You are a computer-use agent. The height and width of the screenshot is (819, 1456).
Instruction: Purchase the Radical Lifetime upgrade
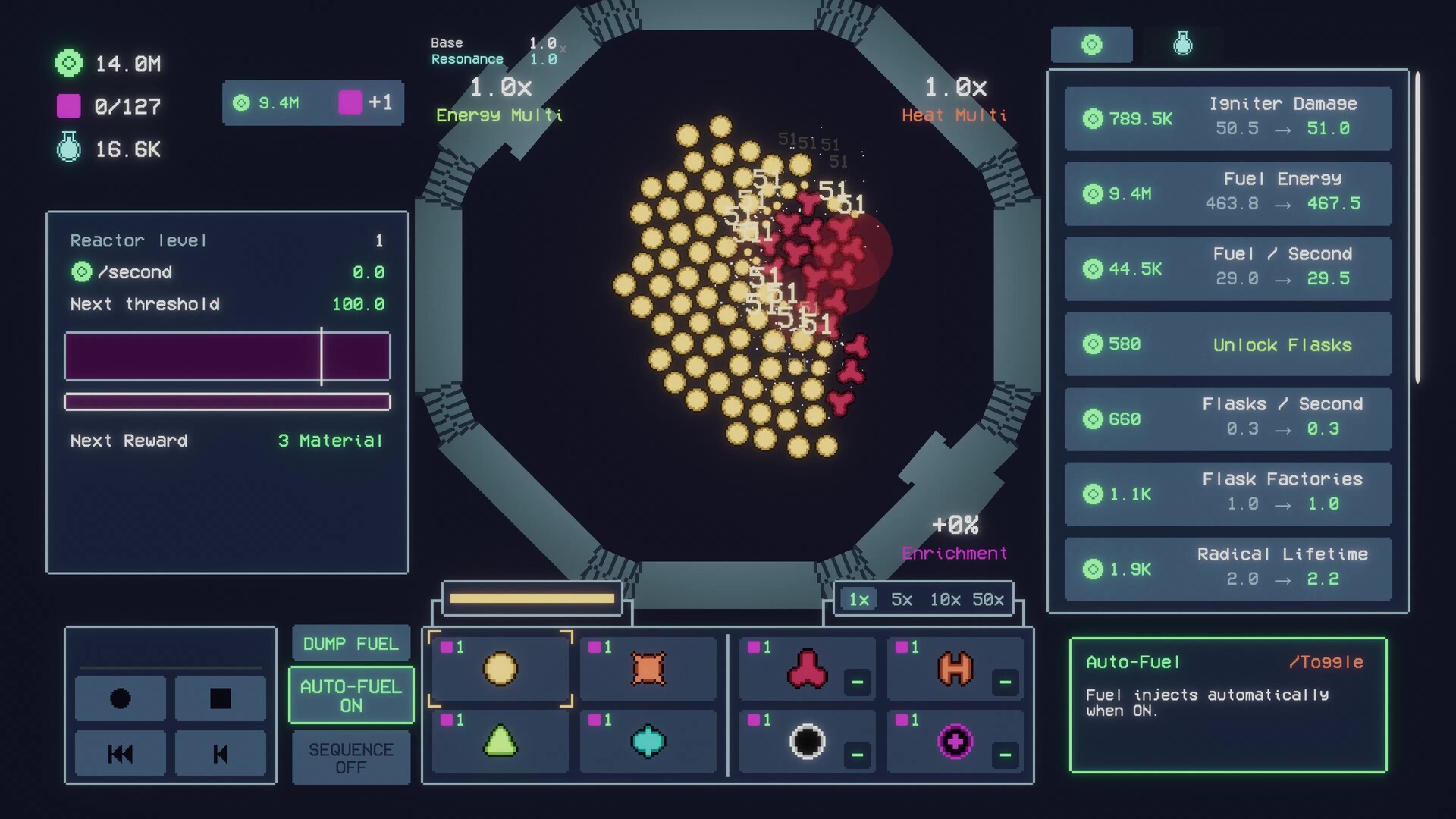click(1227, 568)
